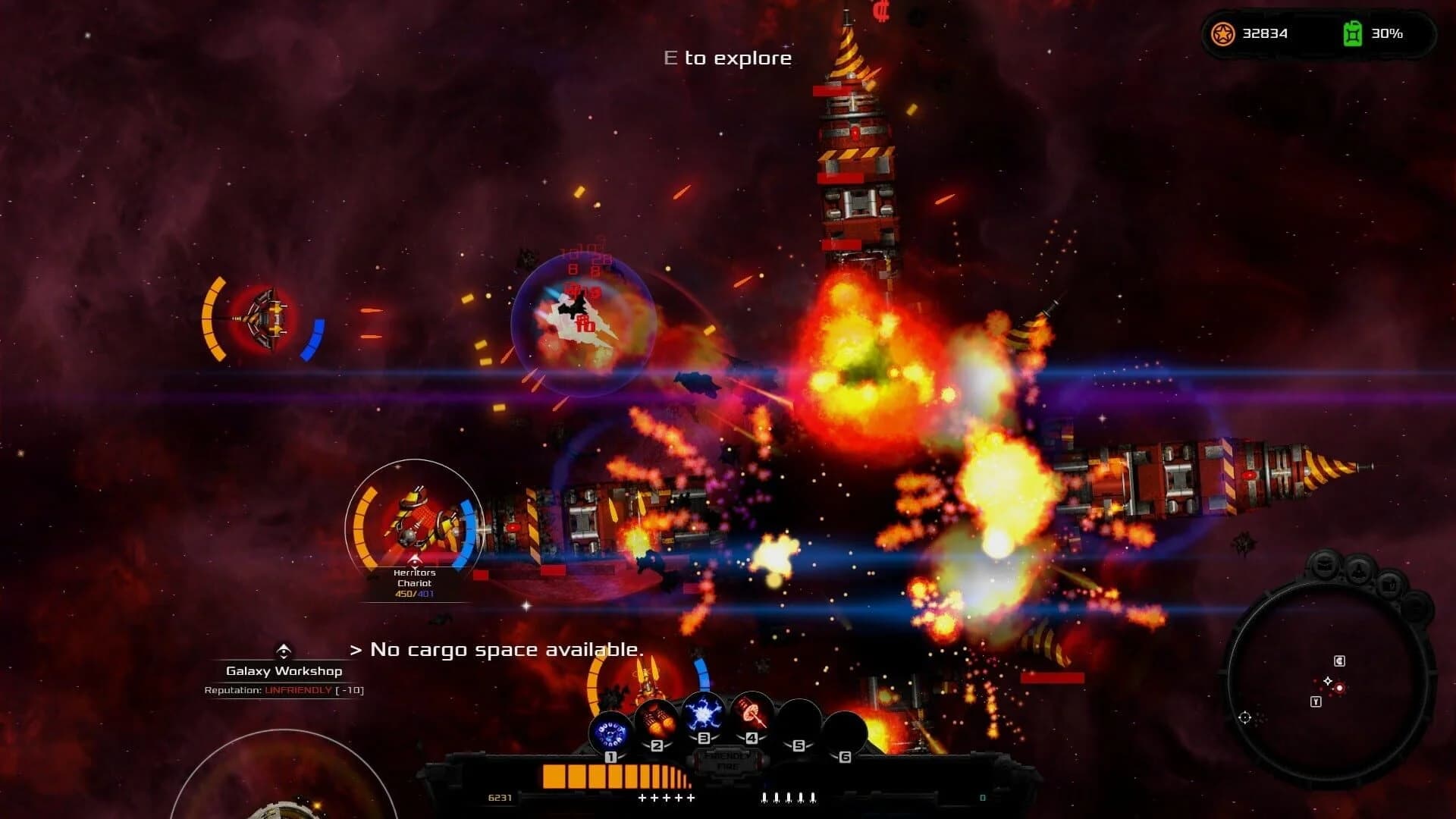Screen dimensions: 1456x819
Task: Click the green fuel canister icon
Action: (x=1352, y=33)
